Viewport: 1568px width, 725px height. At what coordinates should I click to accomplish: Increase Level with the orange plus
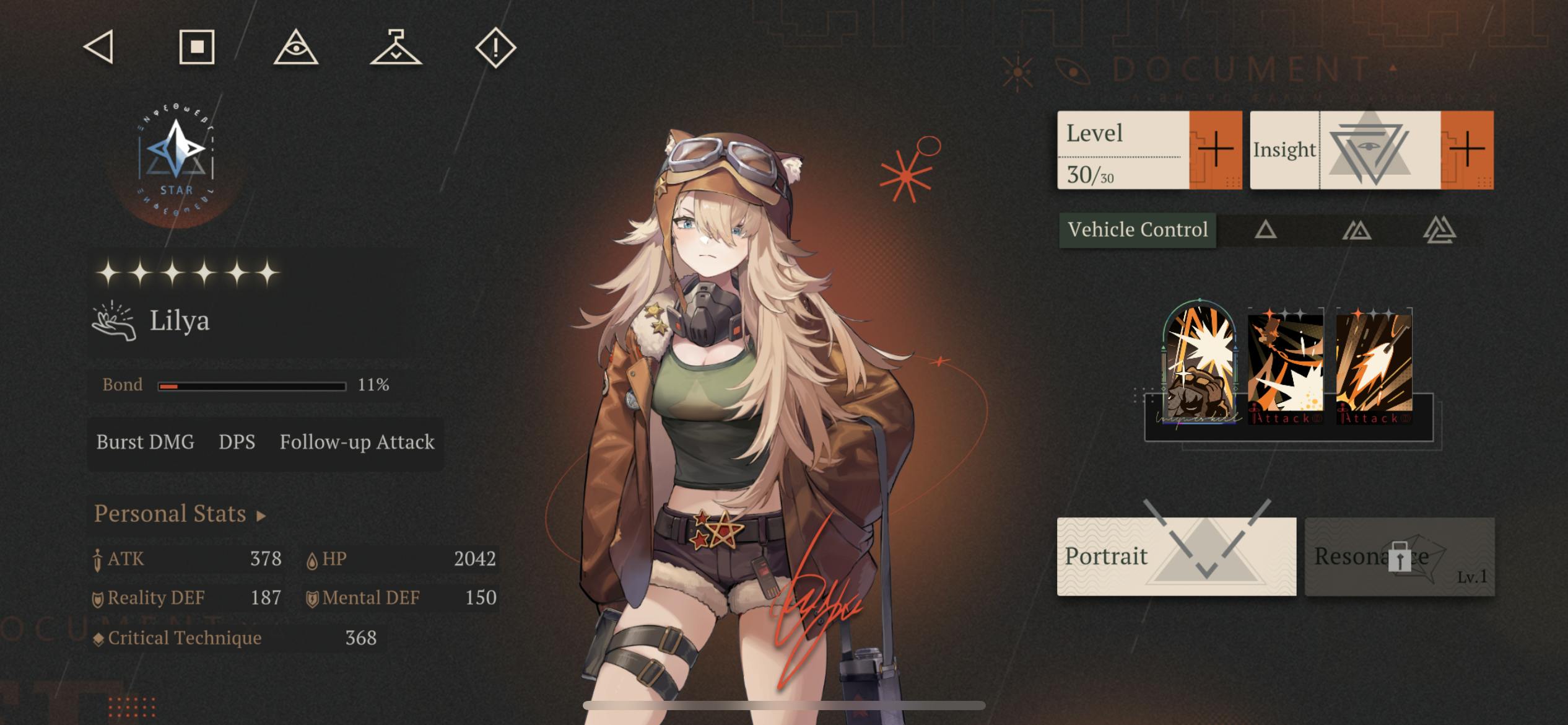[x=1215, y=150]
